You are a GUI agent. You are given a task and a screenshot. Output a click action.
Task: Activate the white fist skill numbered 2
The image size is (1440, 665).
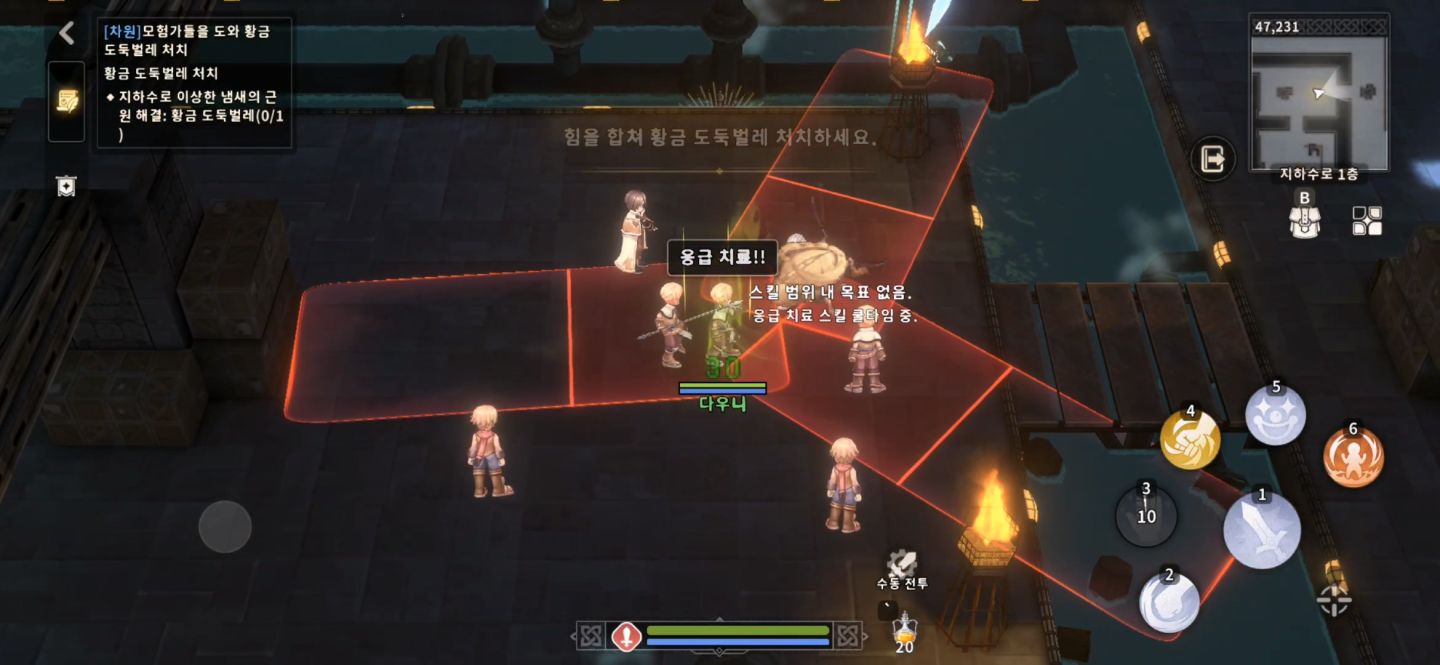tap(1170, 602)
